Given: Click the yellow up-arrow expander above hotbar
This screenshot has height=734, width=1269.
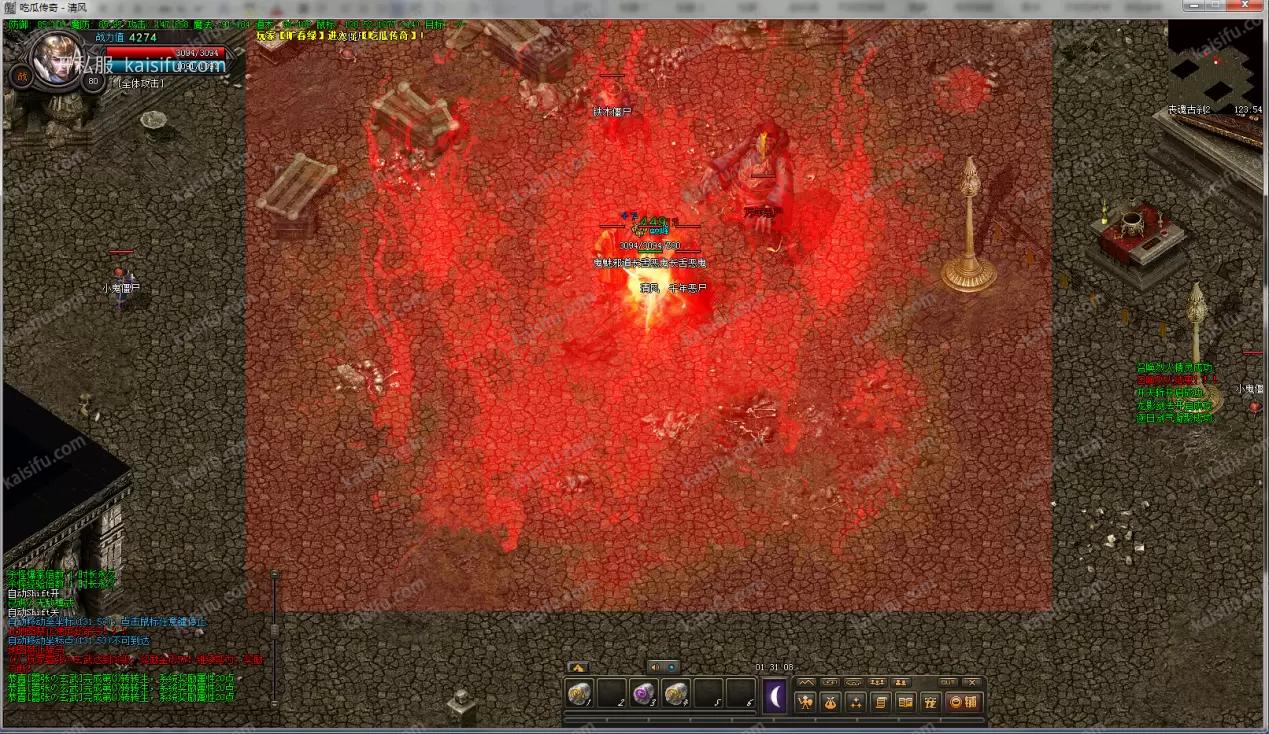Looking at the screenshot, I should click(578, 667).
